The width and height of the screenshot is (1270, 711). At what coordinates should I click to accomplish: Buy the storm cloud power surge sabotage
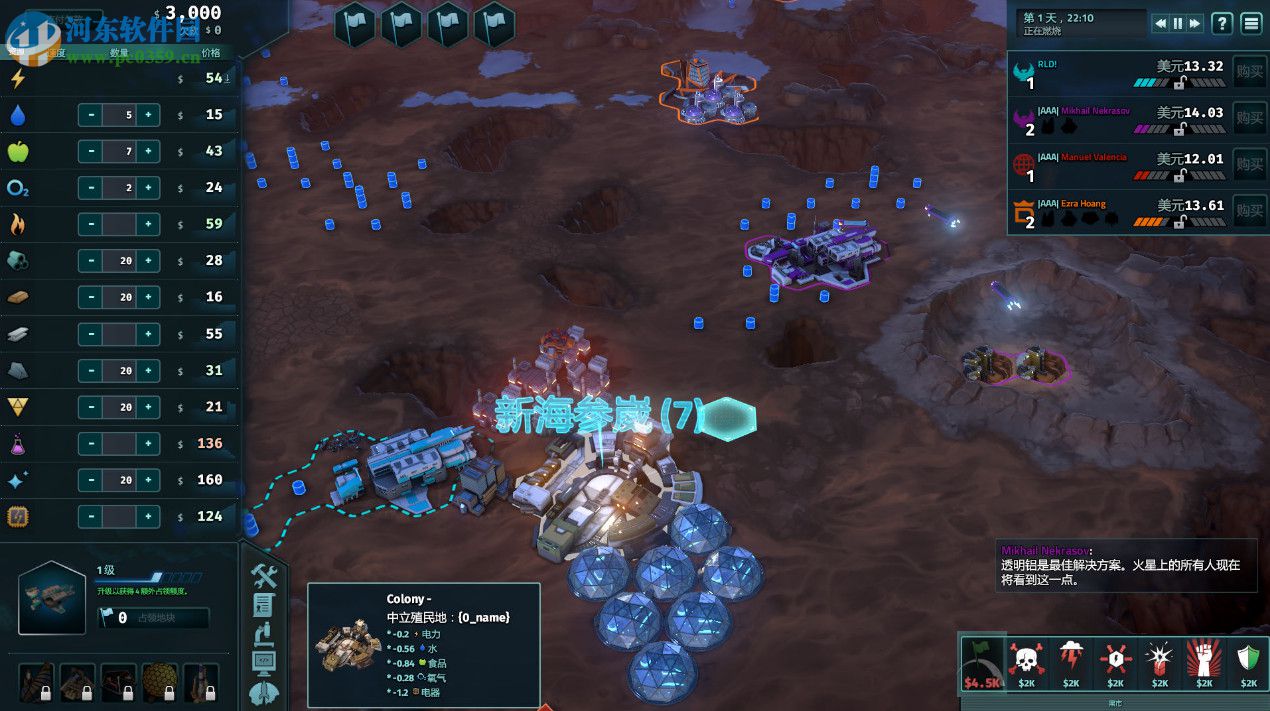click(x=1070, y=663)
